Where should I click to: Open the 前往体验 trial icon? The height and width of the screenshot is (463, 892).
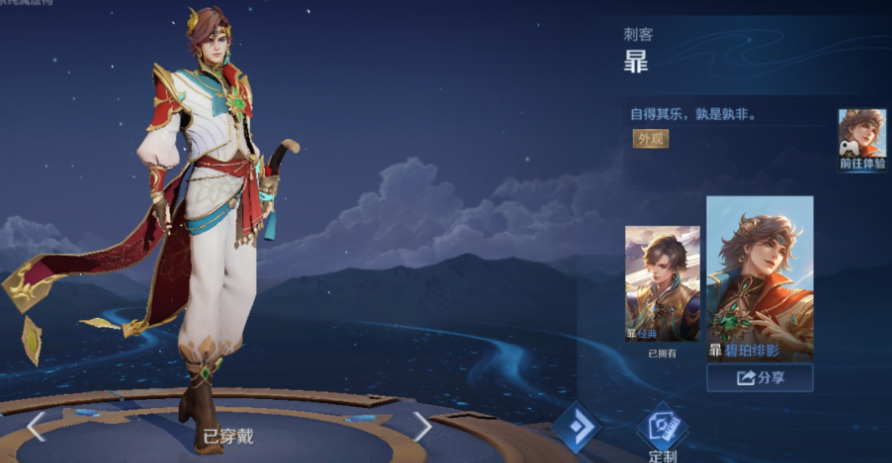pos(862,140)
